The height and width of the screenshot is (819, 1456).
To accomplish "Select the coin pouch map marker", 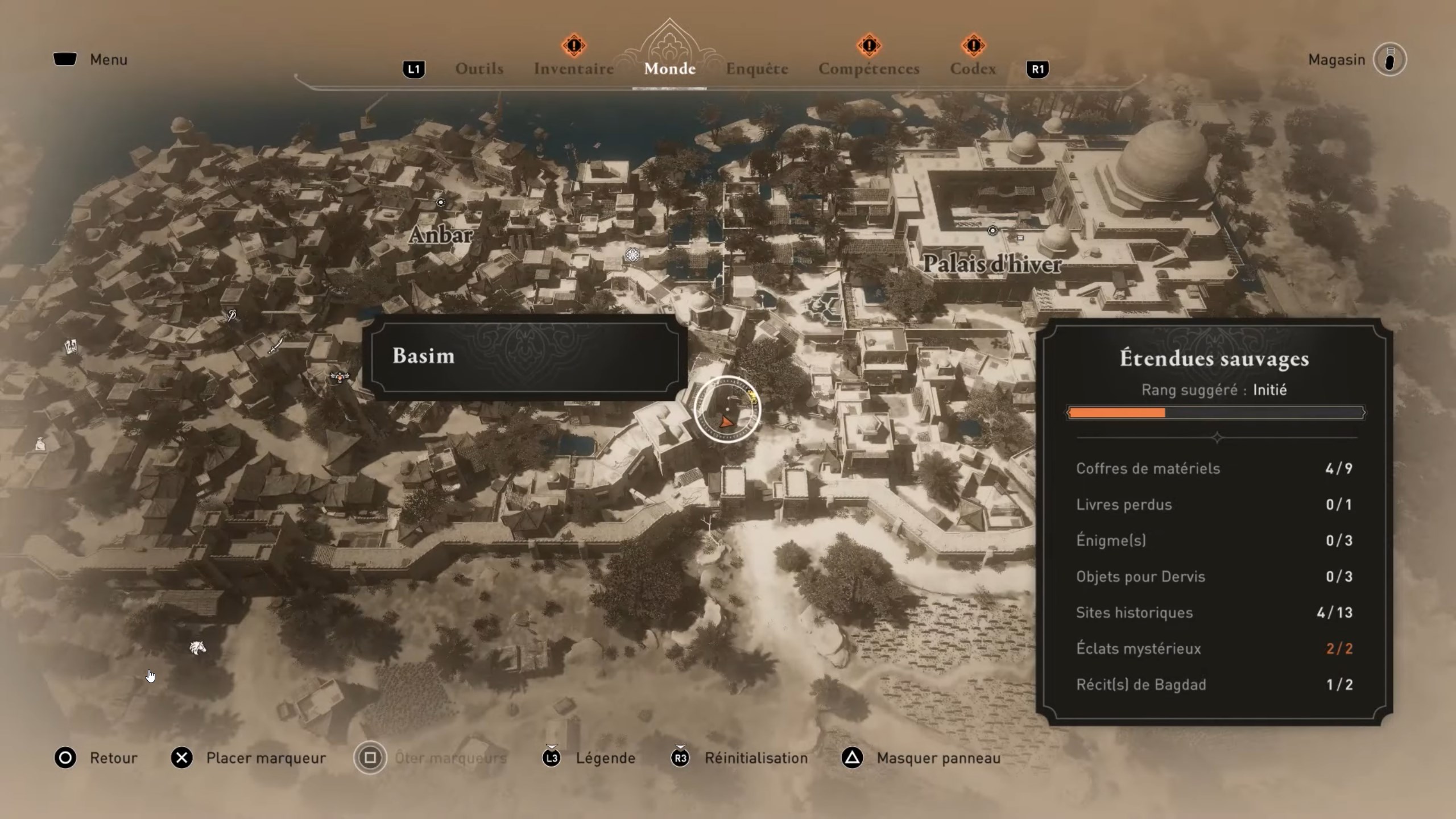I will [40, 444].
